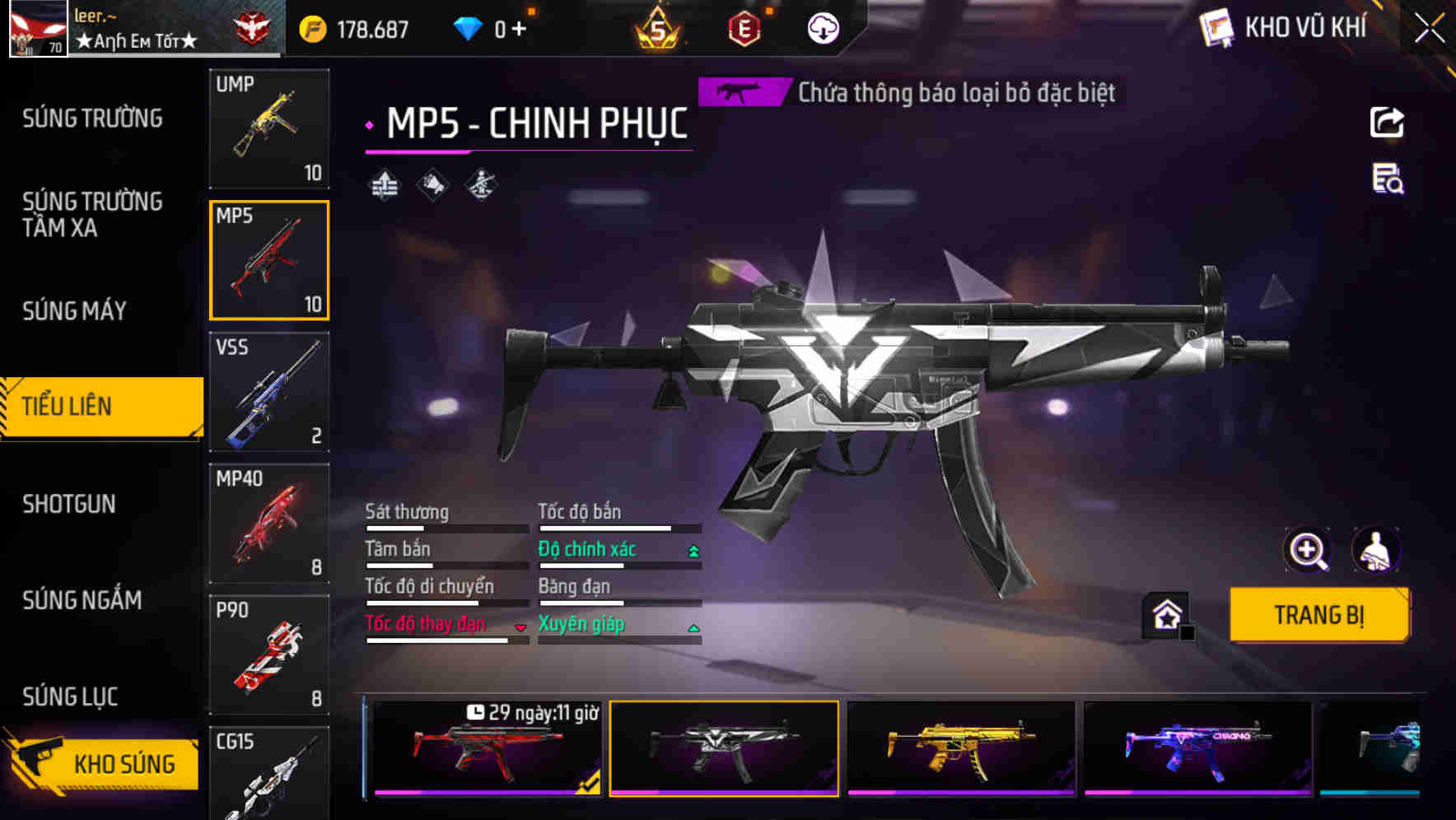Viewport: 1456px width, 820px height.
Task: Close the weapon armory screen
Action: coord(1429,29)
